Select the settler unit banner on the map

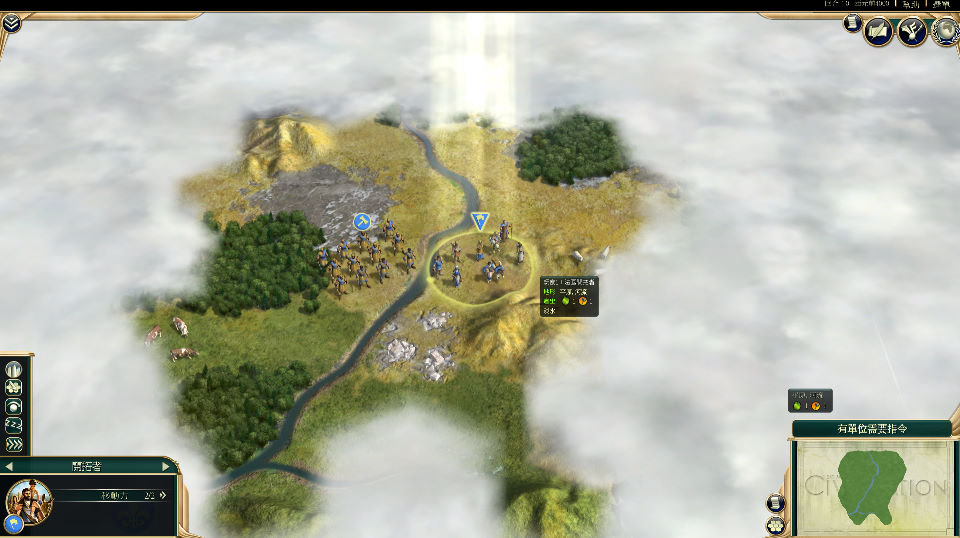(x=480, y=221)
